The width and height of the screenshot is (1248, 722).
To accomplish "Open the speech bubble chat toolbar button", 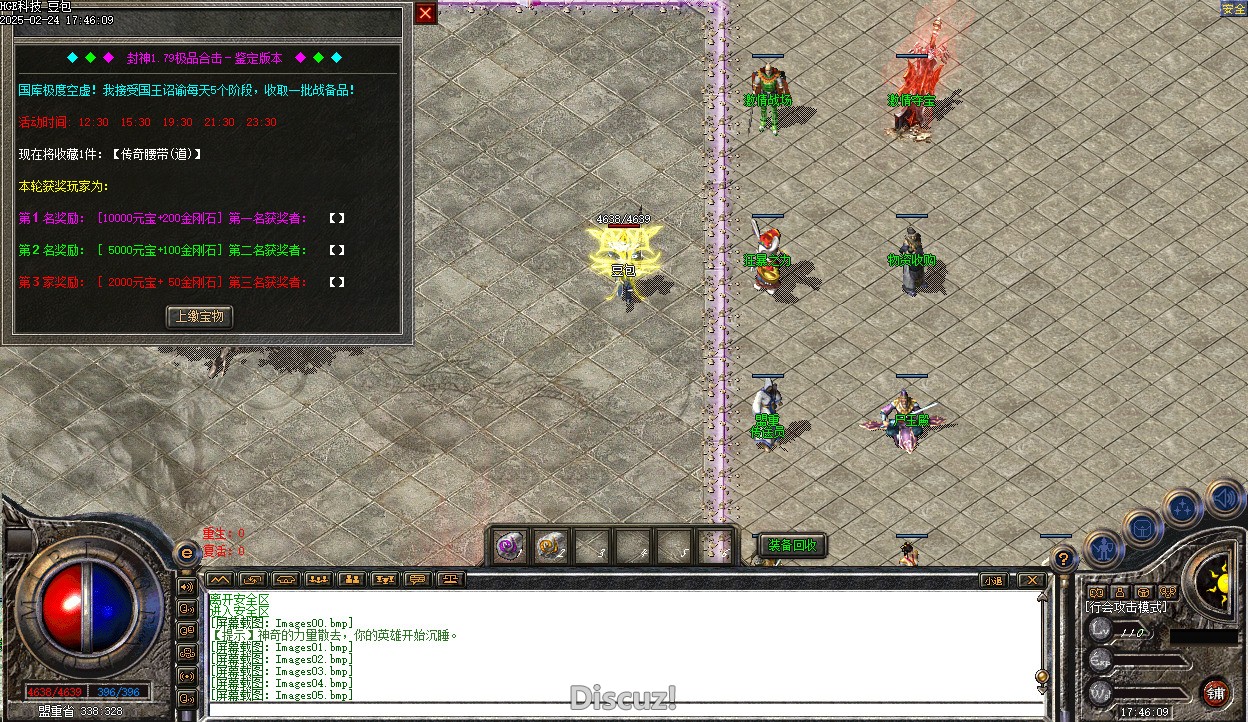I will [x=418, y=579].
